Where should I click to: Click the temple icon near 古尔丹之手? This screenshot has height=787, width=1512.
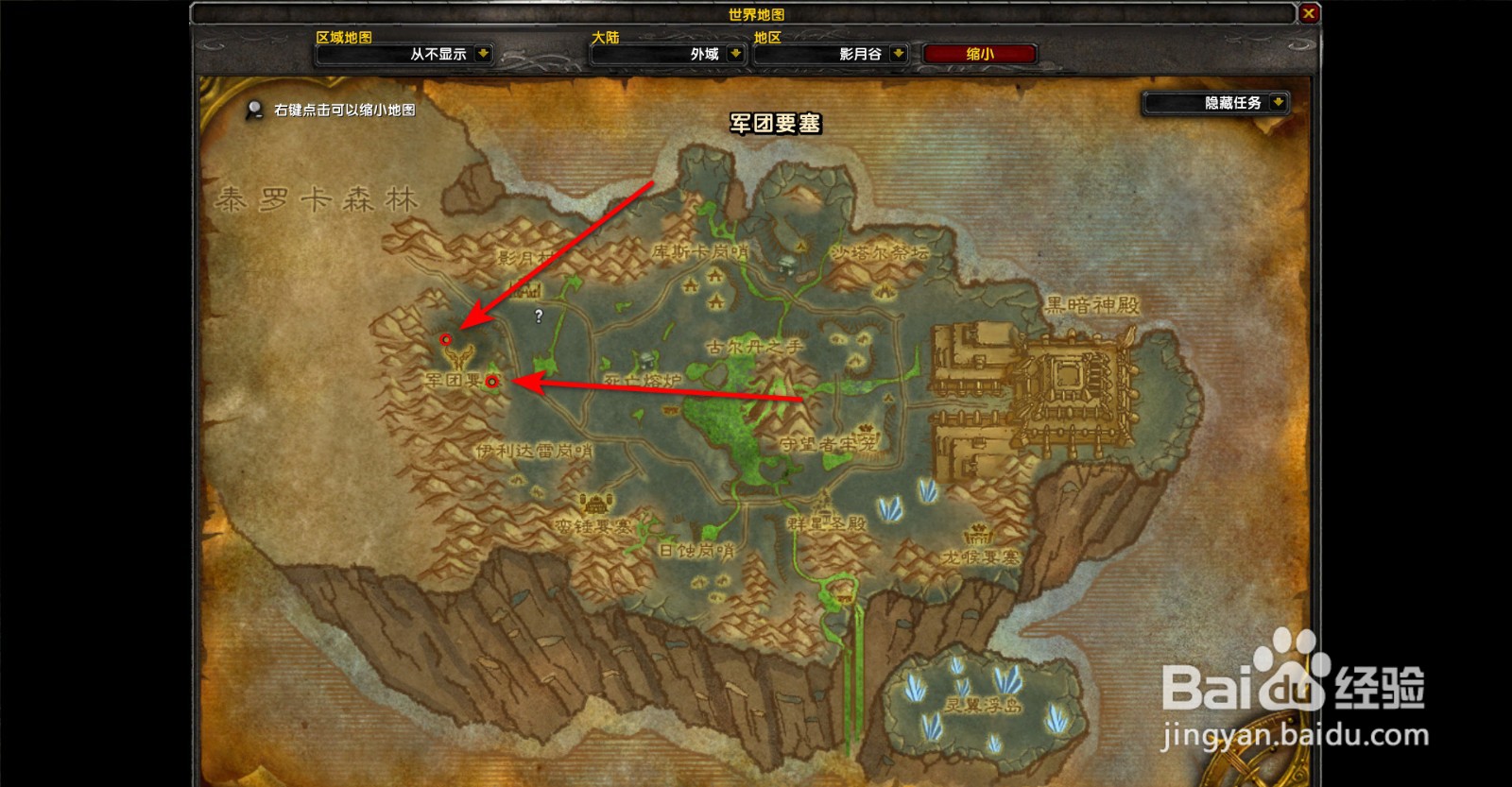(786, 263)
